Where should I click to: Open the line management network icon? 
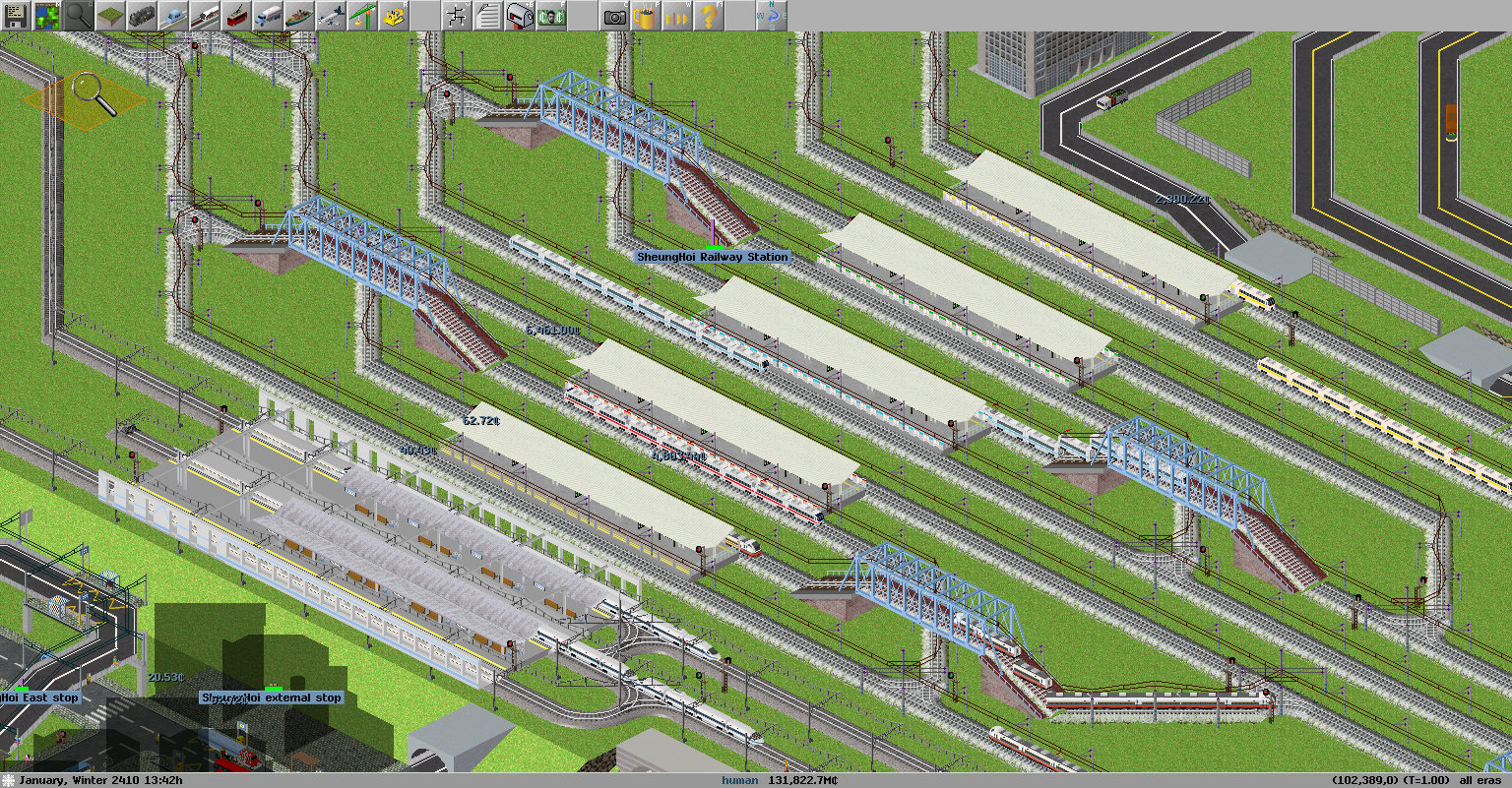(x=457, y=16)
